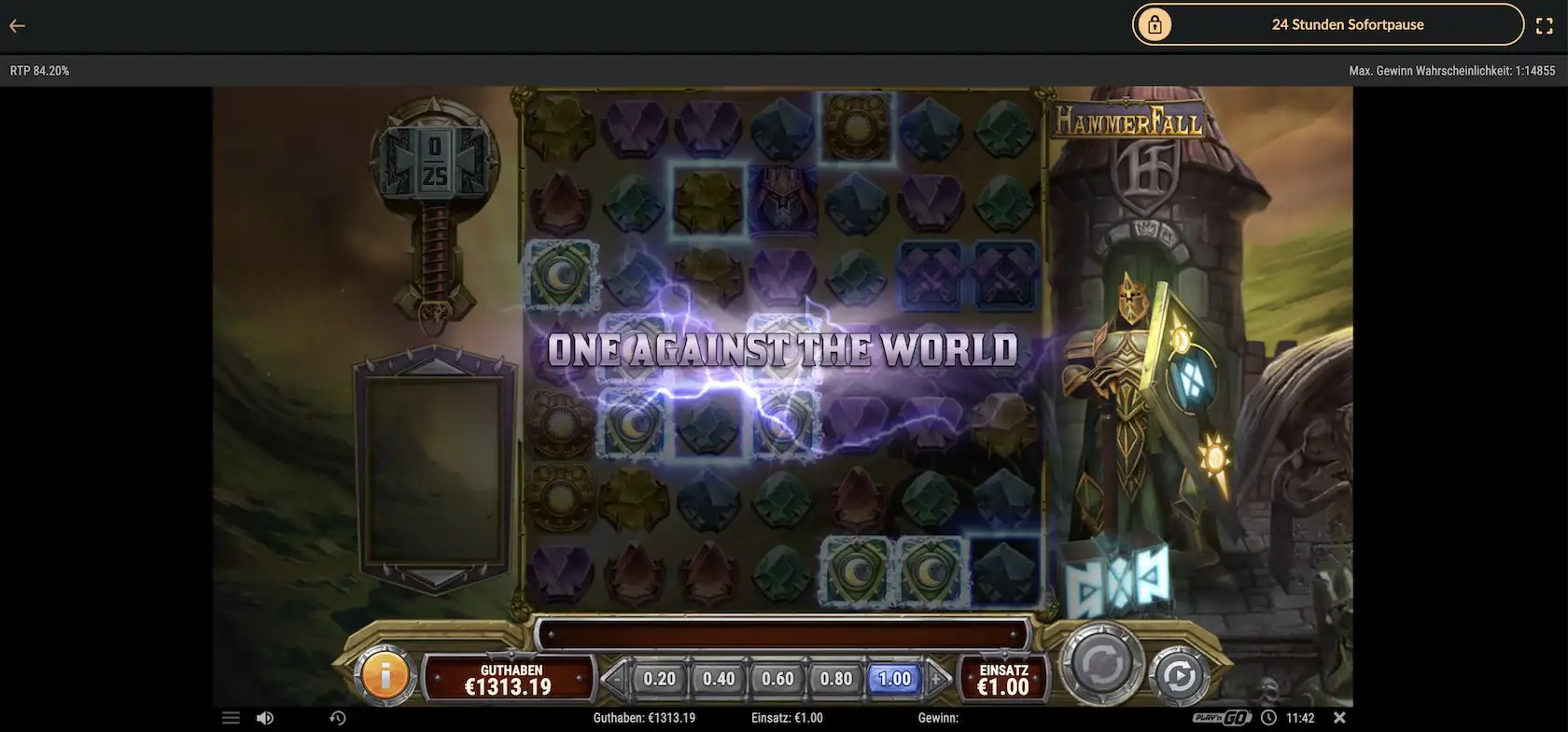Click the Guthaben €1313.19 balance display
This screenshot has width=1568, height=732.
click(x=507, y=678)
